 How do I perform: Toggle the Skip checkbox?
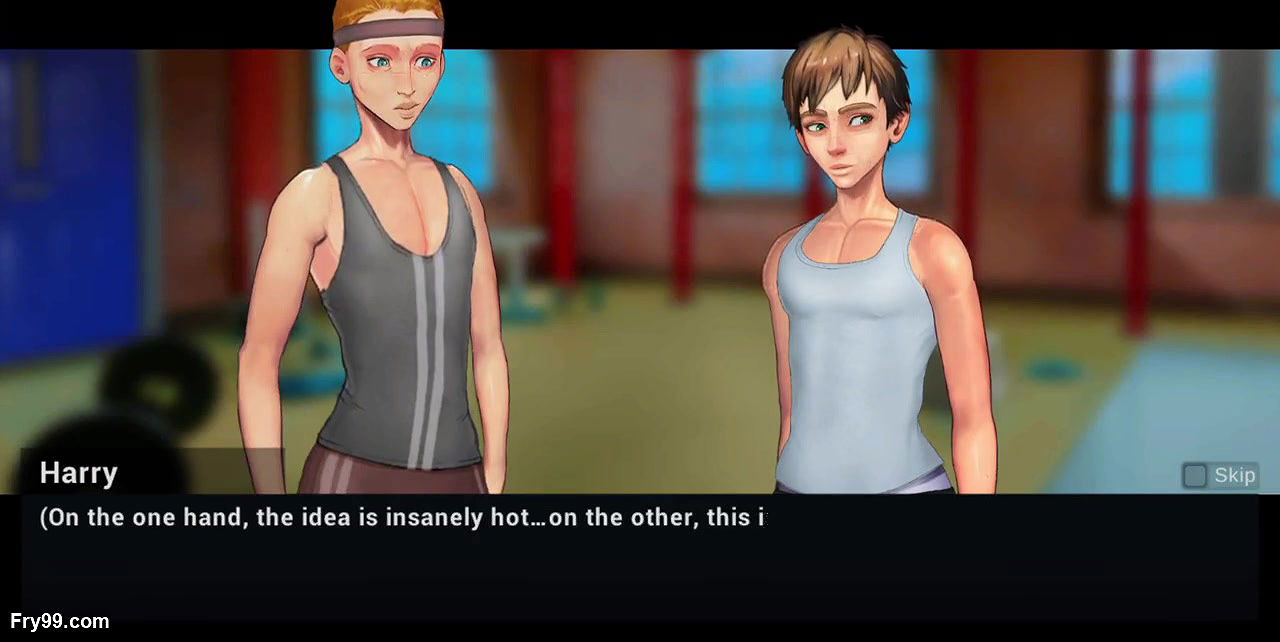[x=1194, y=475]
